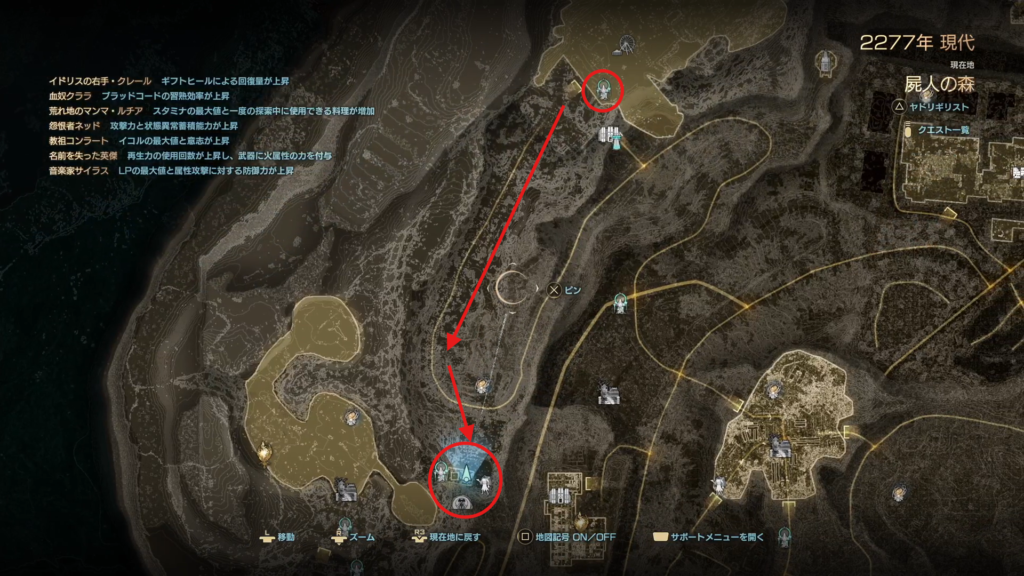
Task: Click the mistle marker where the red arrow starts
Action: coord(604,91)
